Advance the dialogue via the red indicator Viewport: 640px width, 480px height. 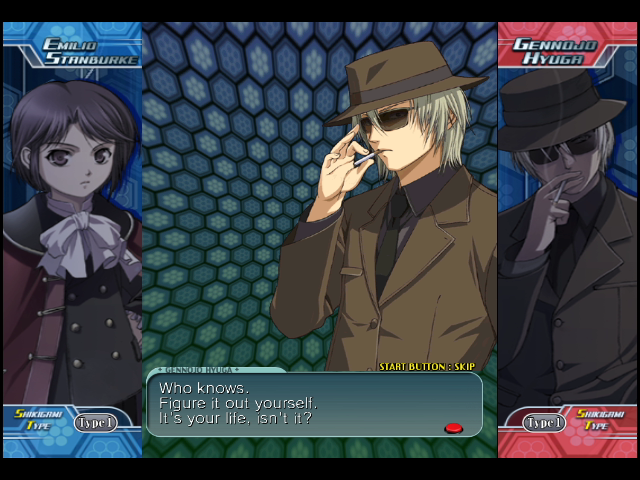pos(453,428)
